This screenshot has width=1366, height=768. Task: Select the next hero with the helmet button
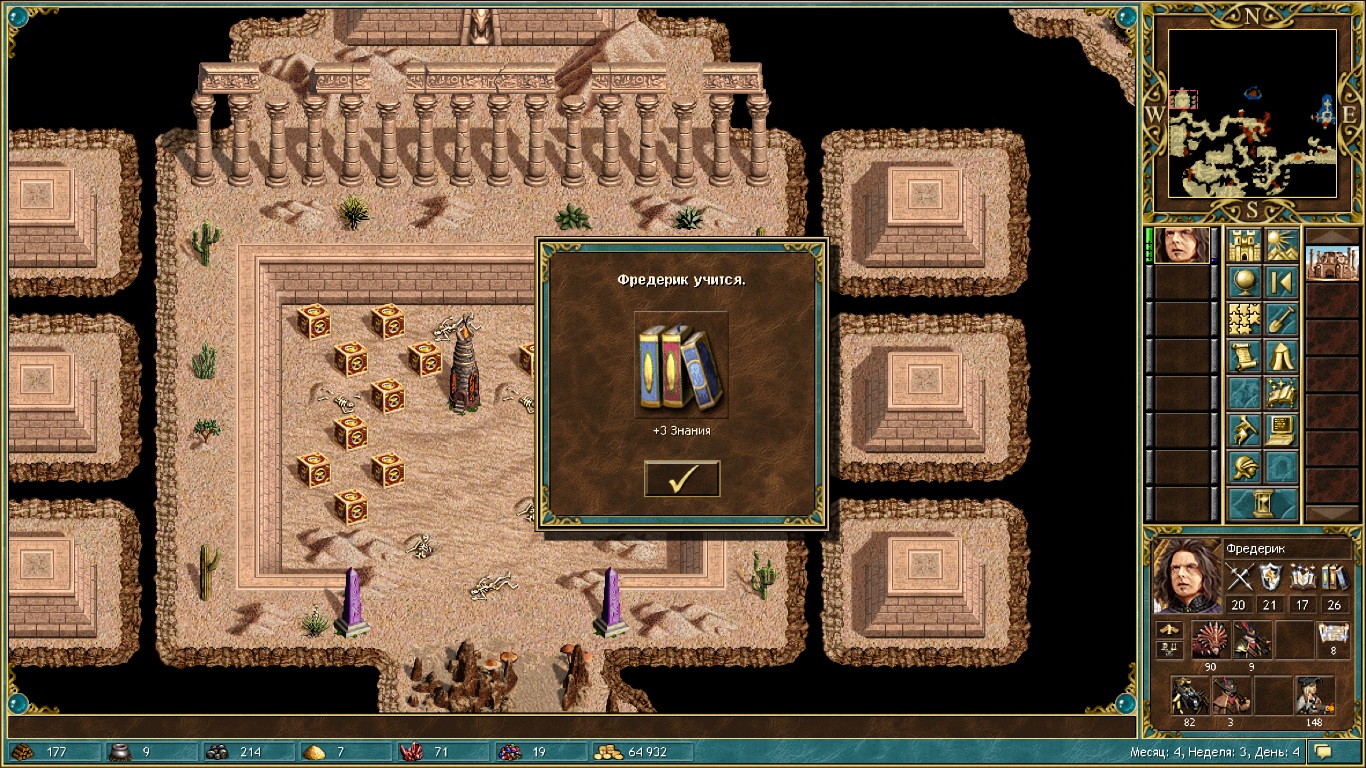1245,468
